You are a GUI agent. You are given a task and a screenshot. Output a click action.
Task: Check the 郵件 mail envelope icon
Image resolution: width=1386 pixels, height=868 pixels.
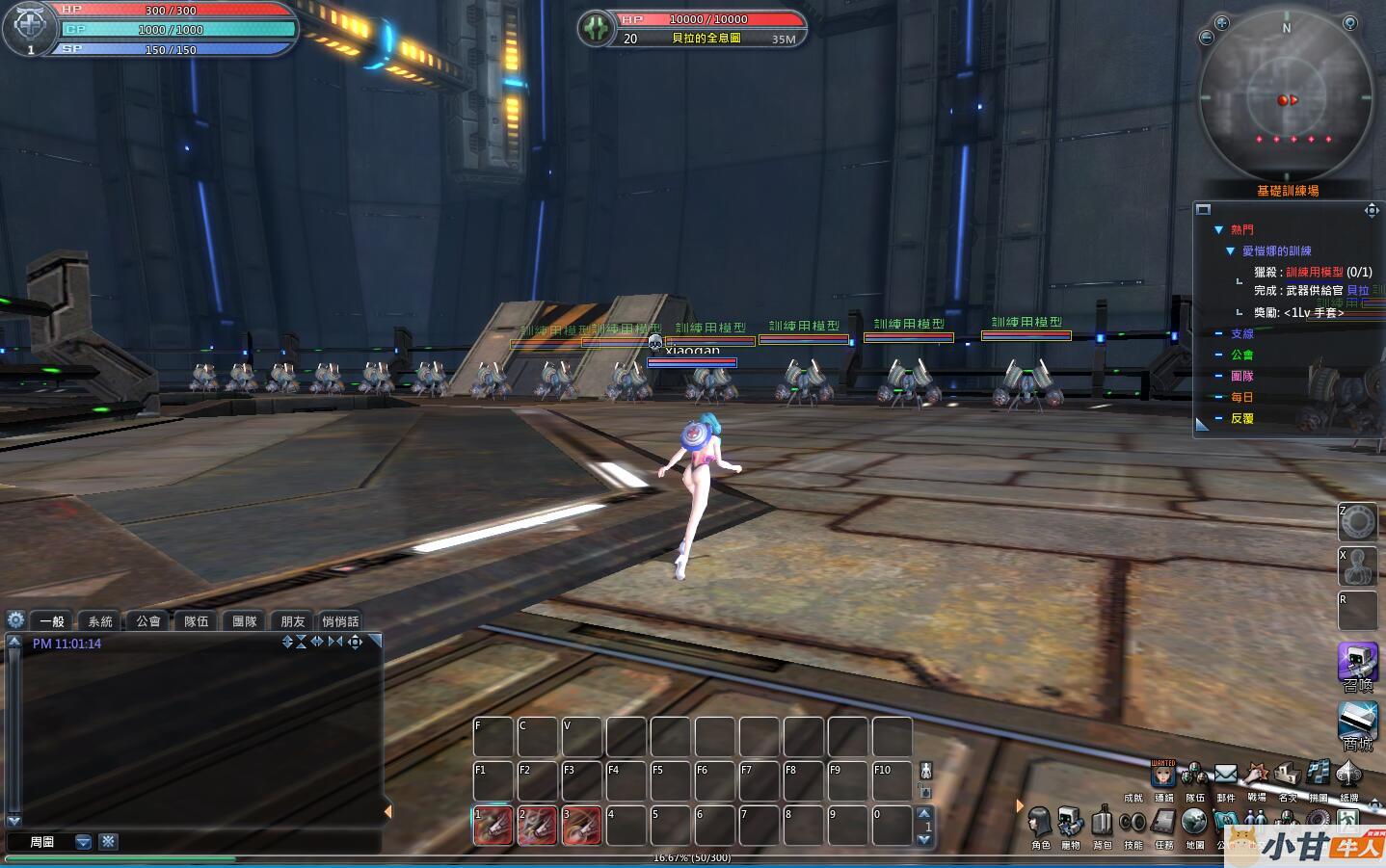(1225, 774)
